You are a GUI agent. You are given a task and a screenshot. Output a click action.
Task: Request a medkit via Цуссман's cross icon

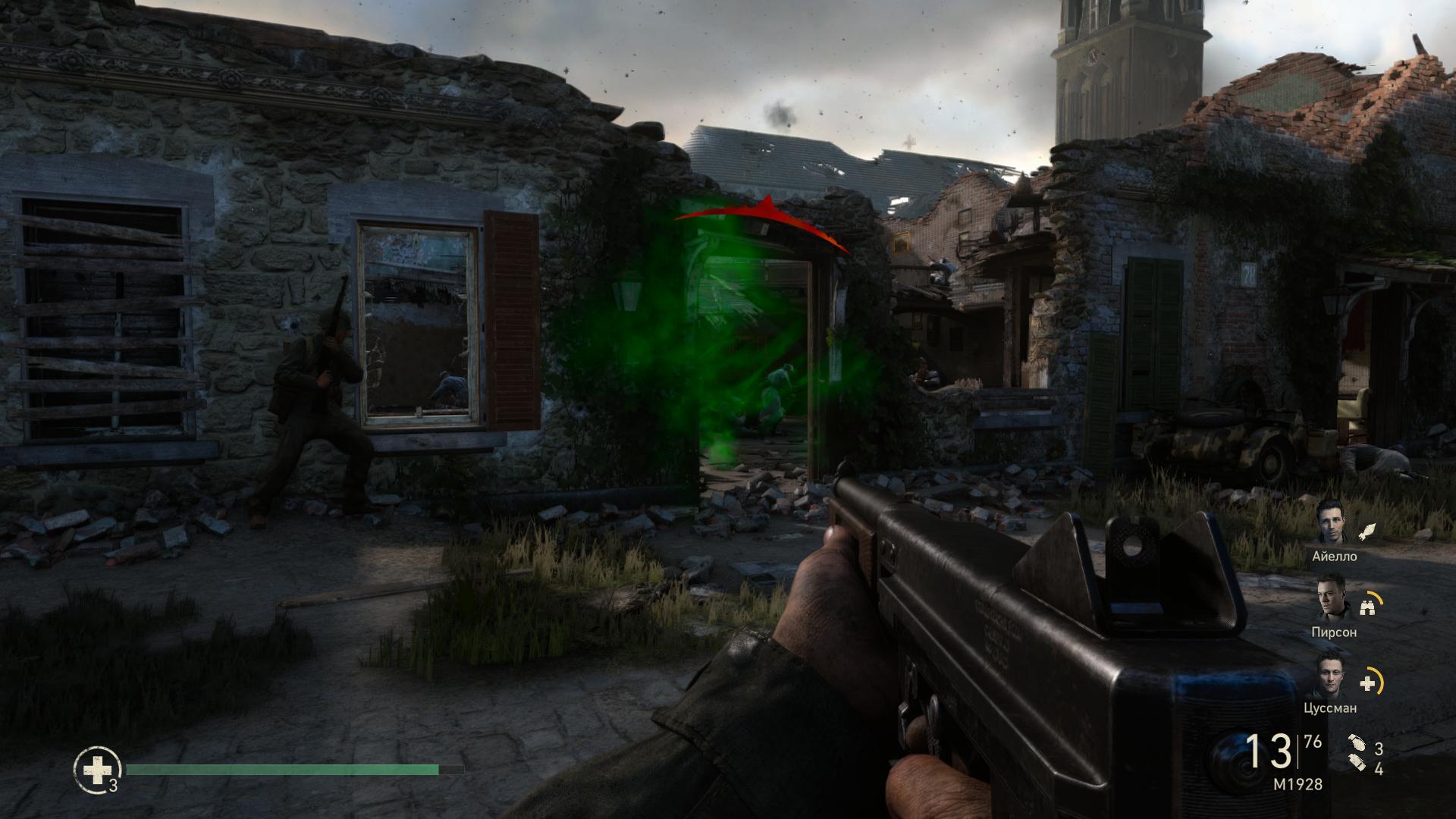click(x=1367, y=683)
